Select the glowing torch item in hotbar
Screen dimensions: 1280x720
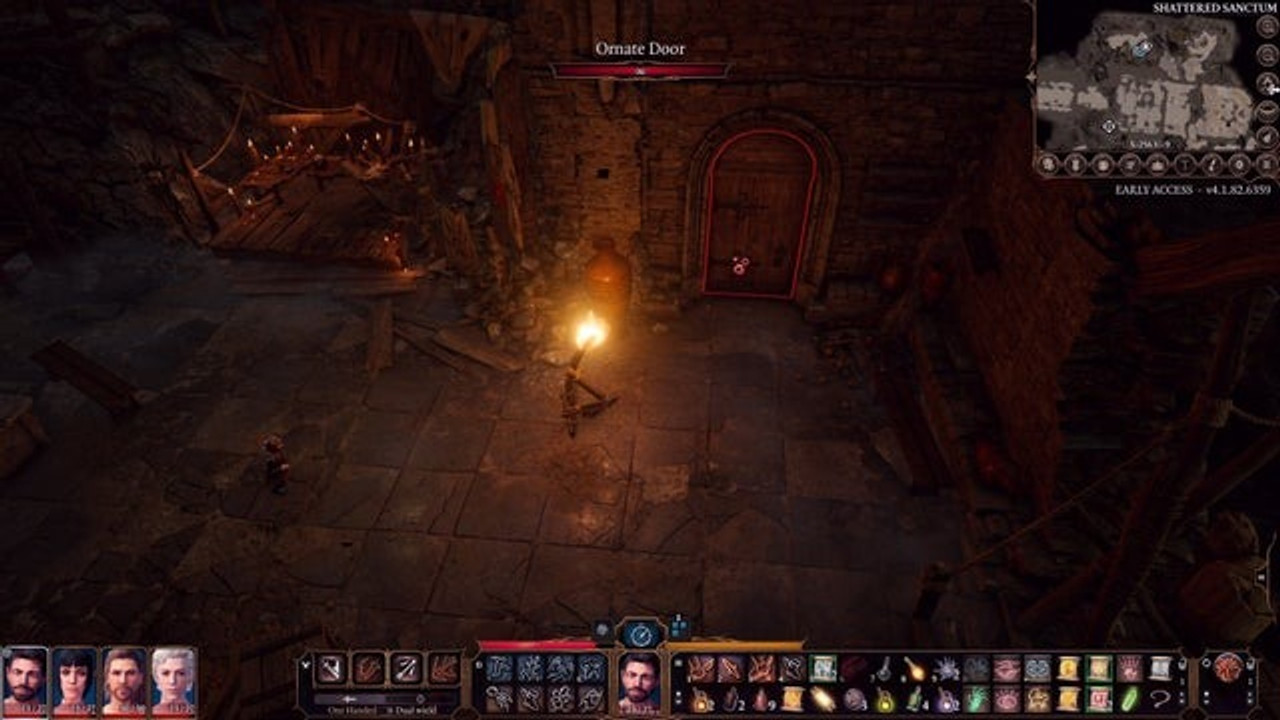click(x=915, y=668)
